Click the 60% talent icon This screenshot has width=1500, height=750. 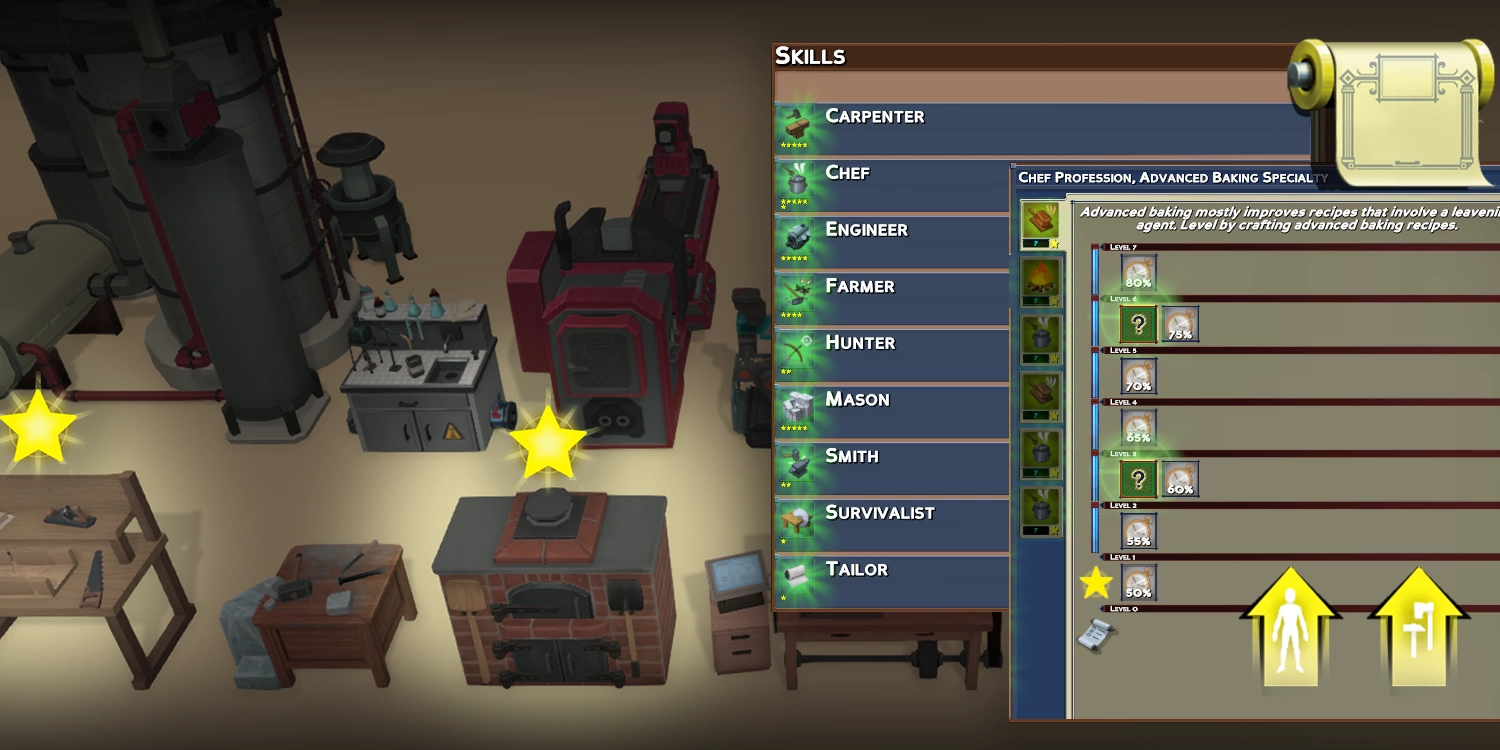(1180, 479)
